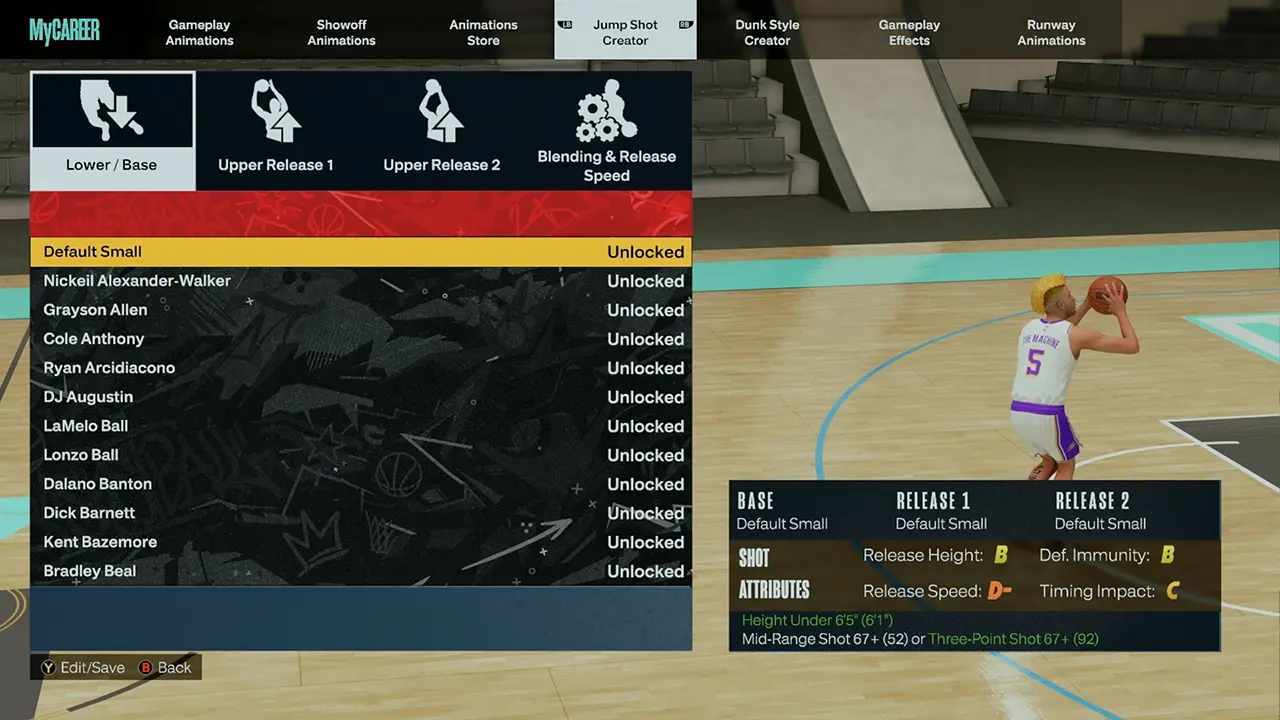Viewport: 1280px width, 720px height.
Task: Pick the Ryan Arcidiacono row
Action: 360,368
